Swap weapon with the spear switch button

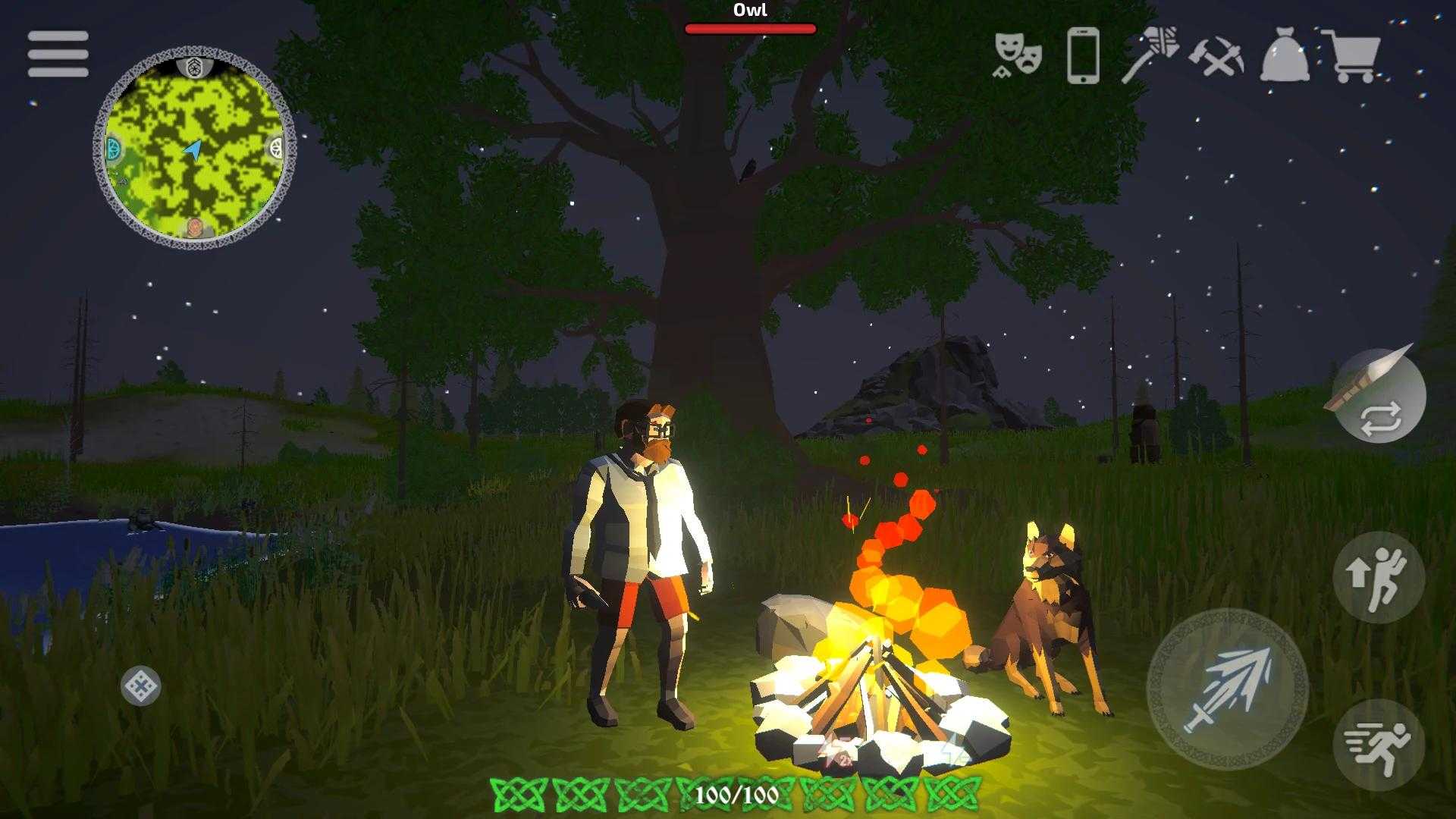[1379, 396]
